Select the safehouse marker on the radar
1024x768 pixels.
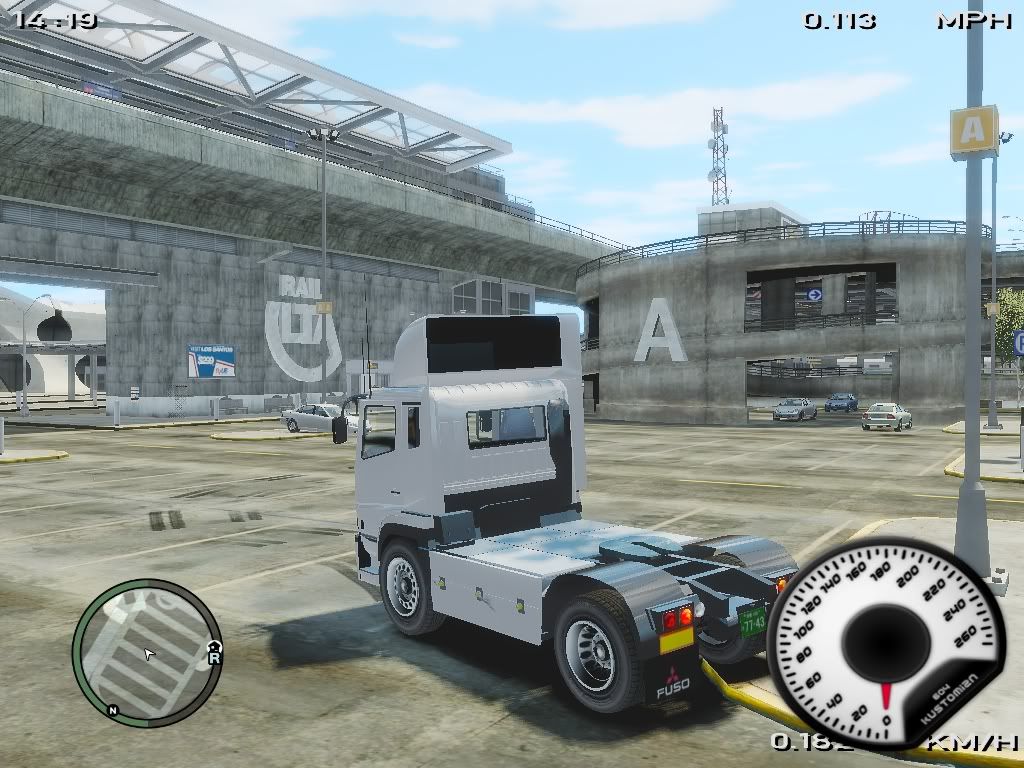pos(214,646)
